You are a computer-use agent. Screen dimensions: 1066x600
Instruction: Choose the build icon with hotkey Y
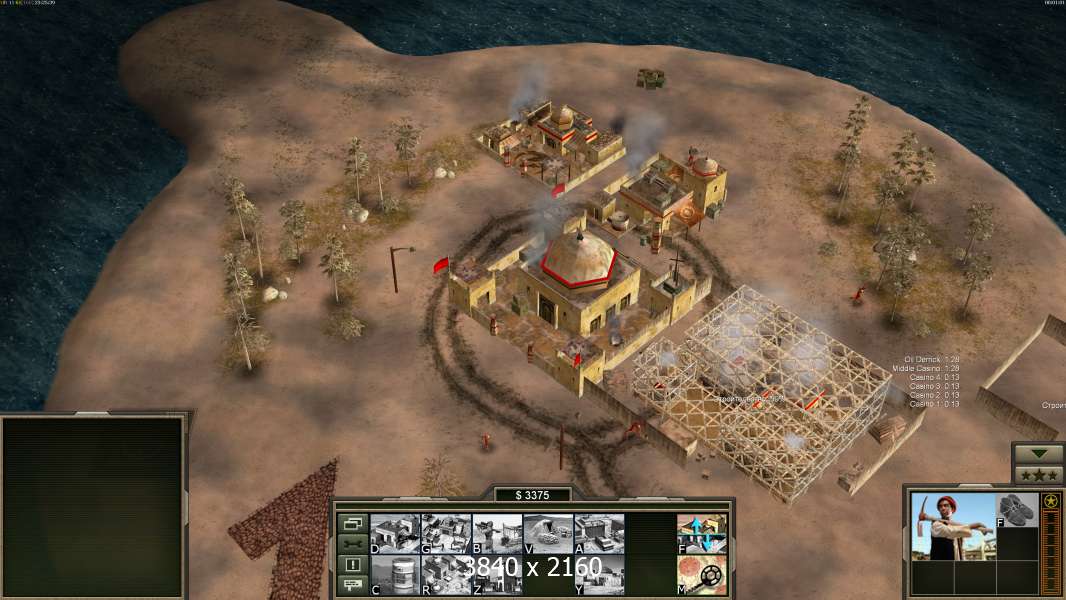(599, 574)
